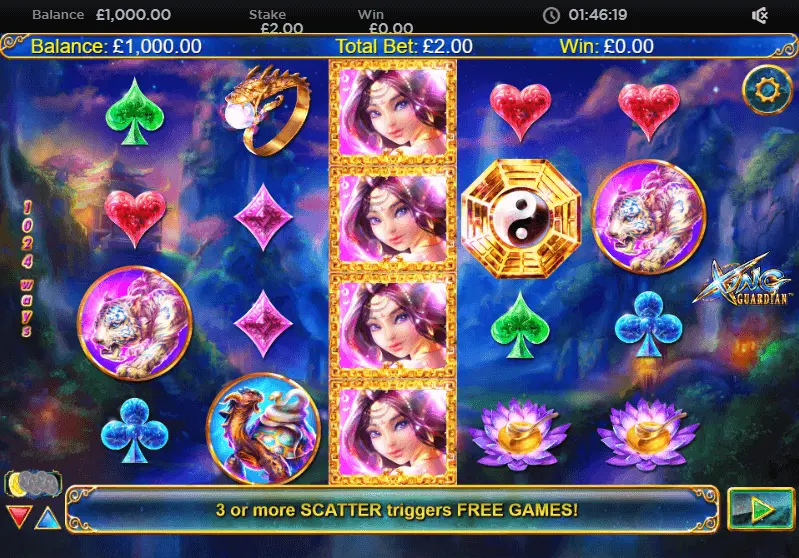The width and height of the screenshot is (799, 558).
Task: Open the gear settings menu
Action: 767,90
